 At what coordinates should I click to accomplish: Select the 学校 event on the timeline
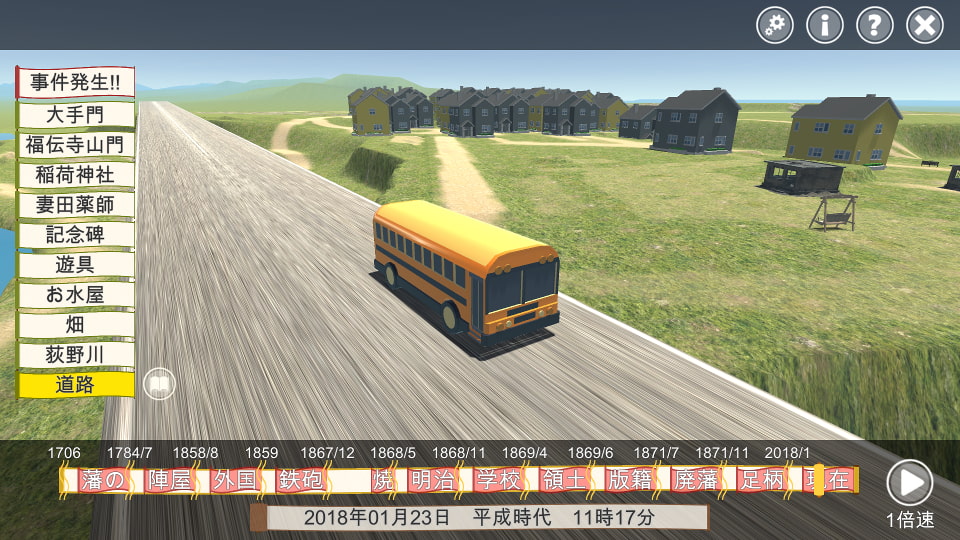[x=498, y=481]
